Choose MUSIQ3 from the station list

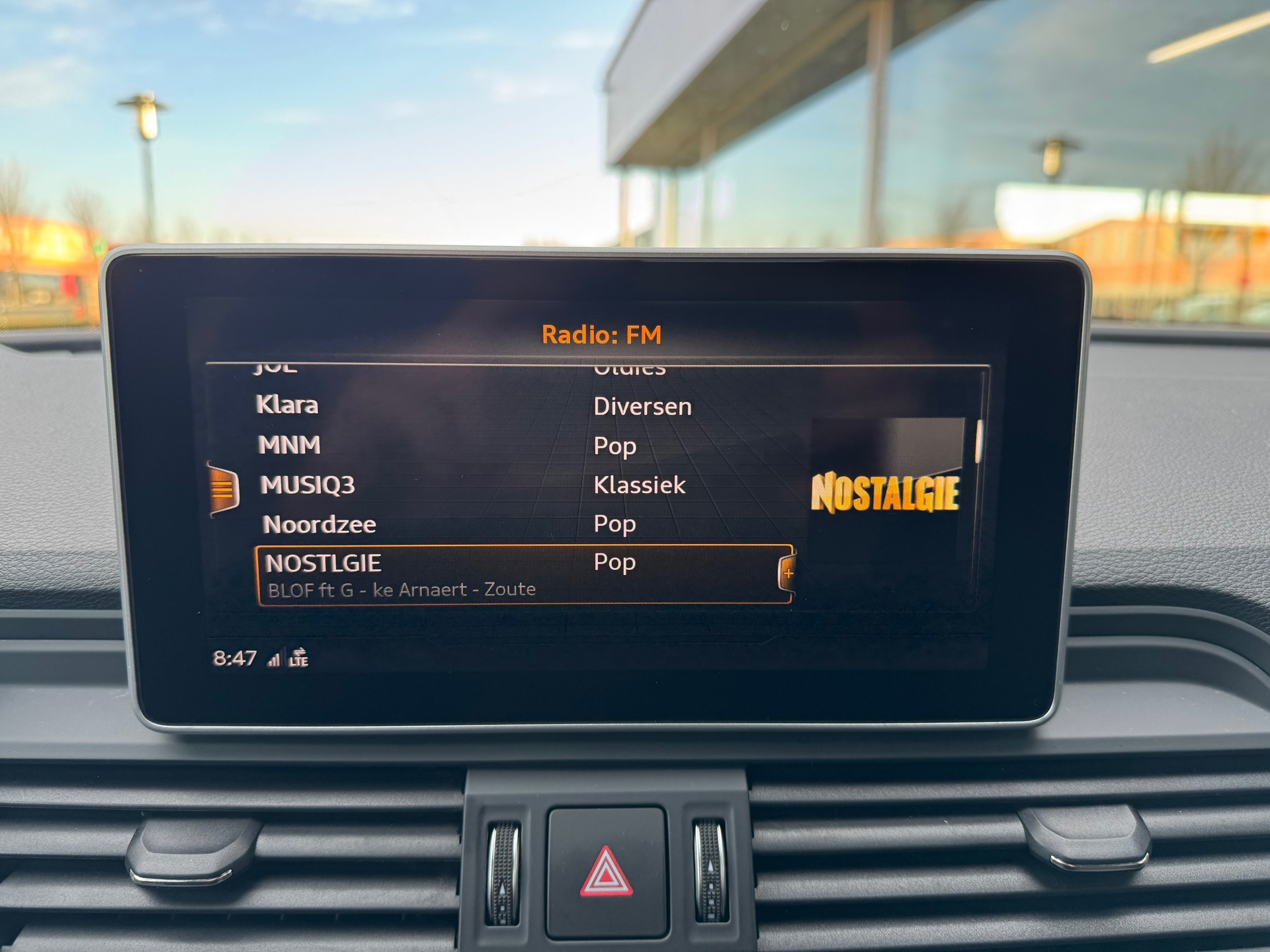(x=308, y=485)
